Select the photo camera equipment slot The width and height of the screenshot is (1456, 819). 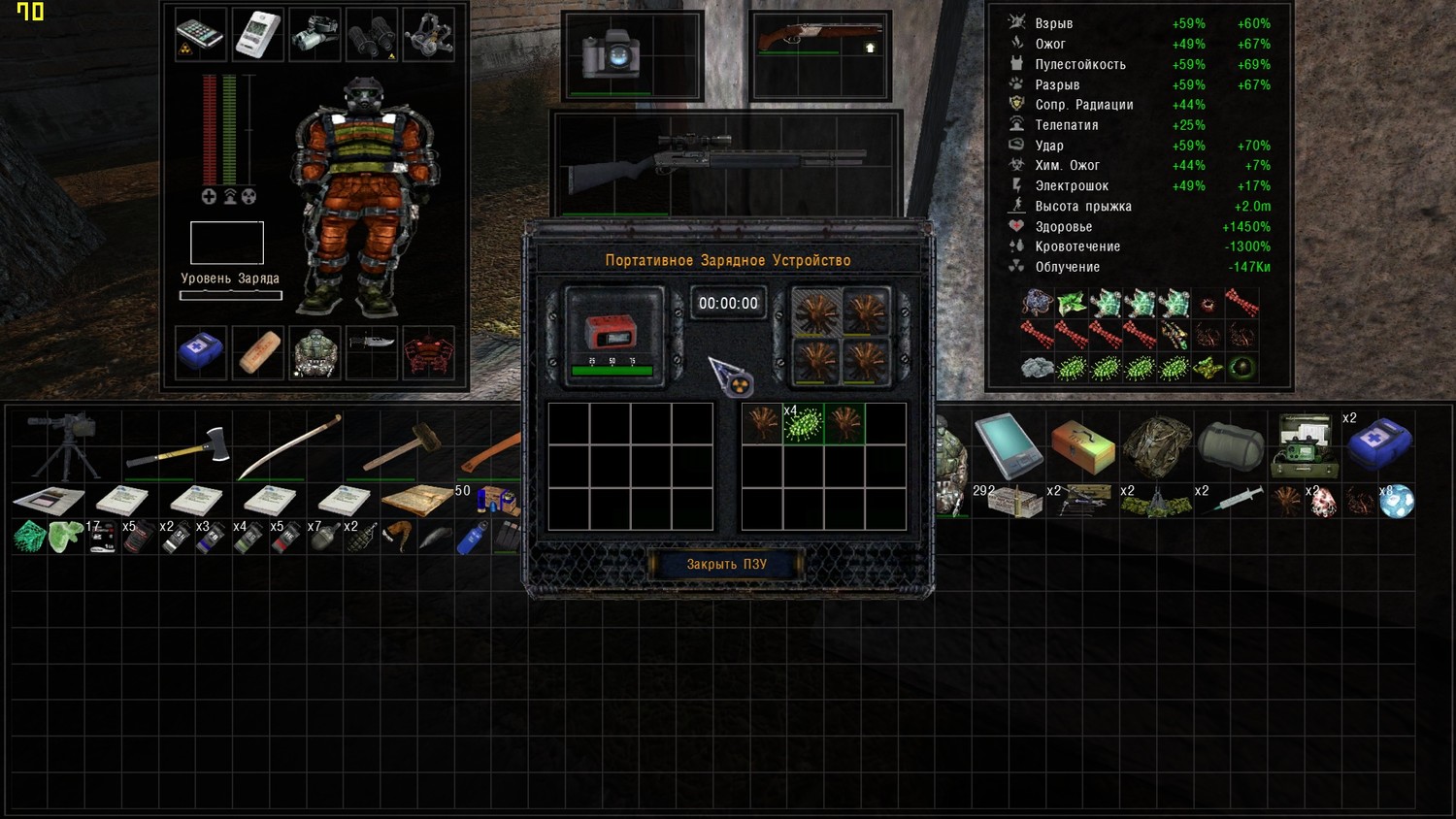click(x=611, y=53)
